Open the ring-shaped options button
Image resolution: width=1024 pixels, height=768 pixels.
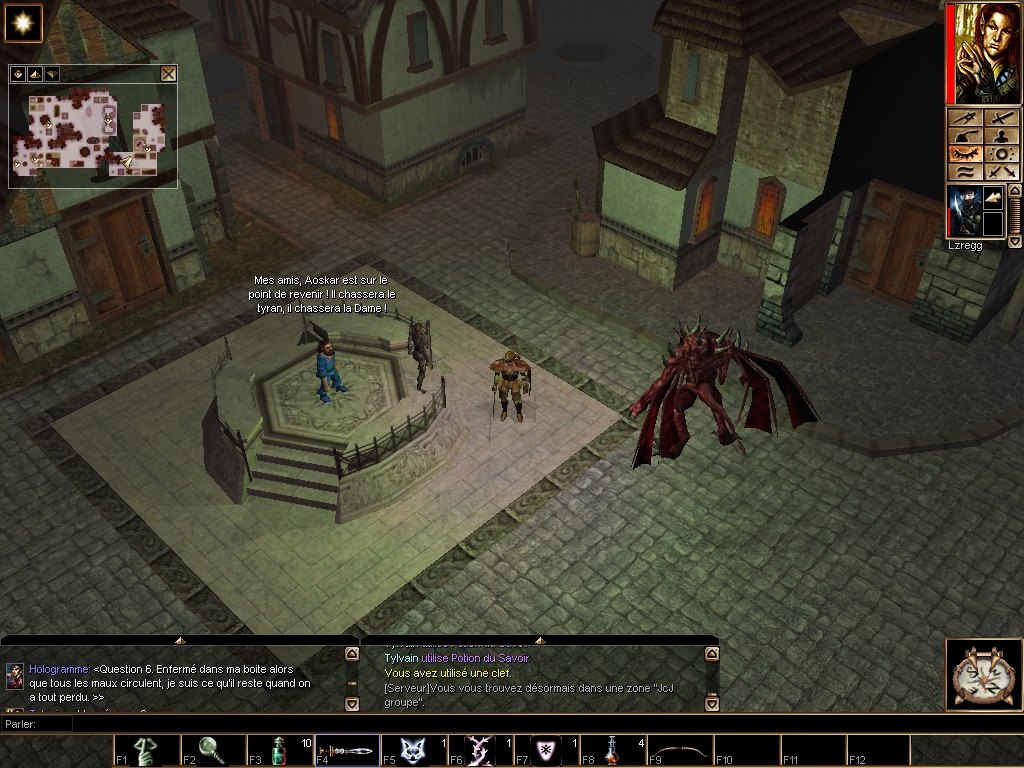pyautogui.click(x=1002, y=154)
